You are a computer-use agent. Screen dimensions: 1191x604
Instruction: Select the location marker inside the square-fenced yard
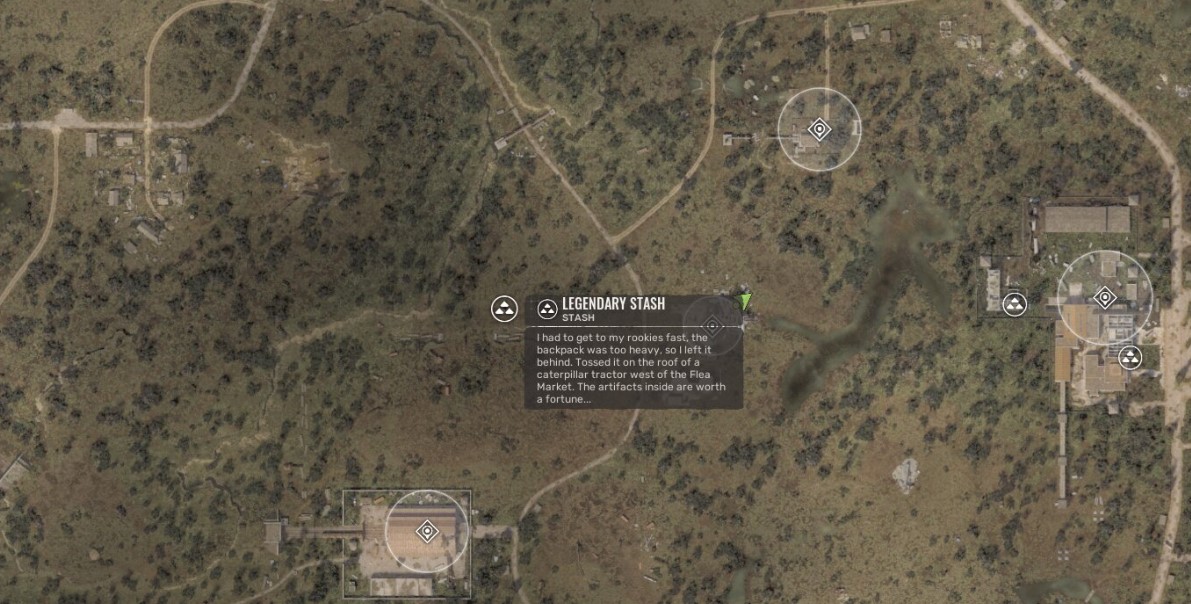point(427,530)
